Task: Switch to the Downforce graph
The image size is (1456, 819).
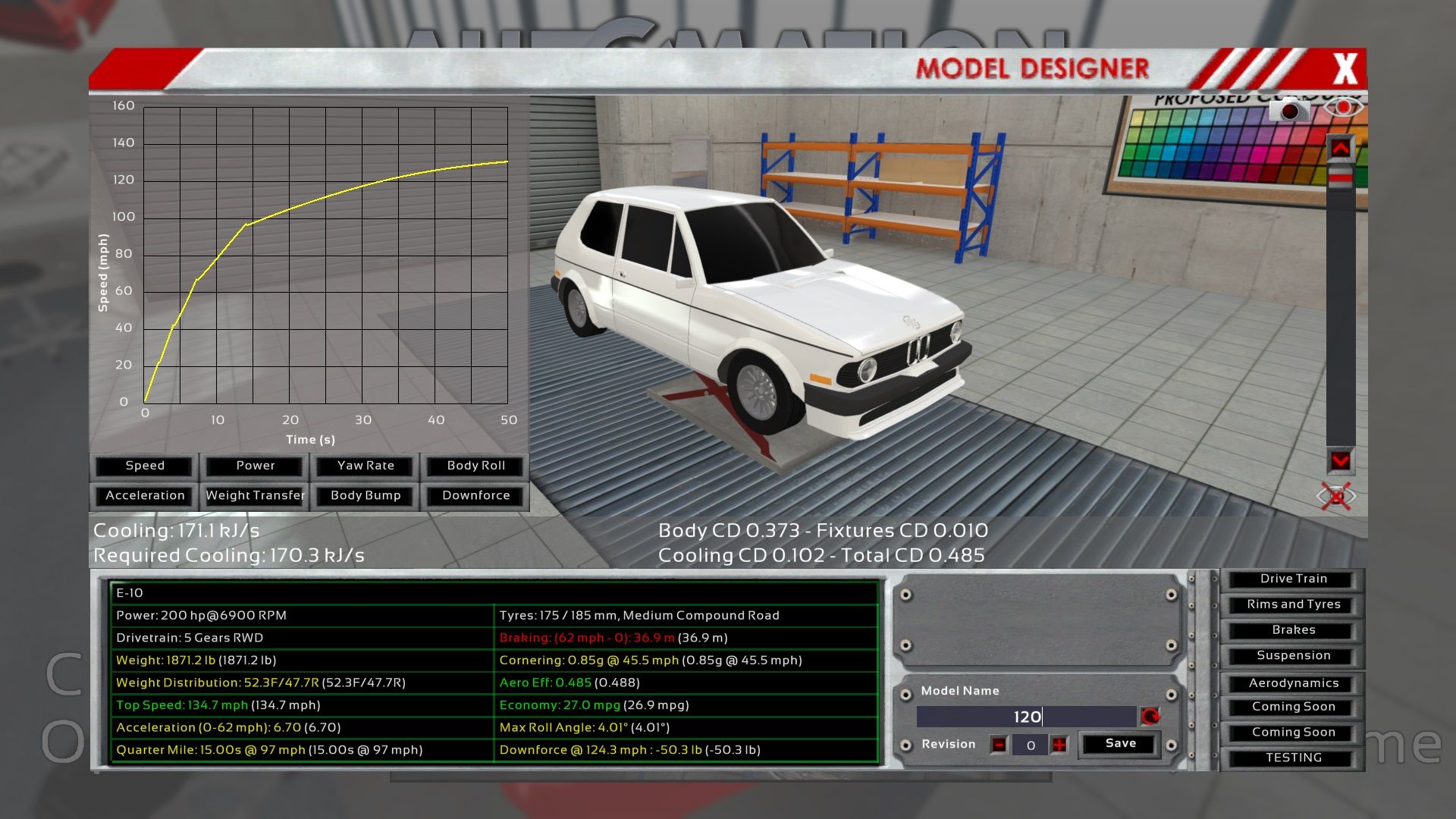Action: coord(475,495)
